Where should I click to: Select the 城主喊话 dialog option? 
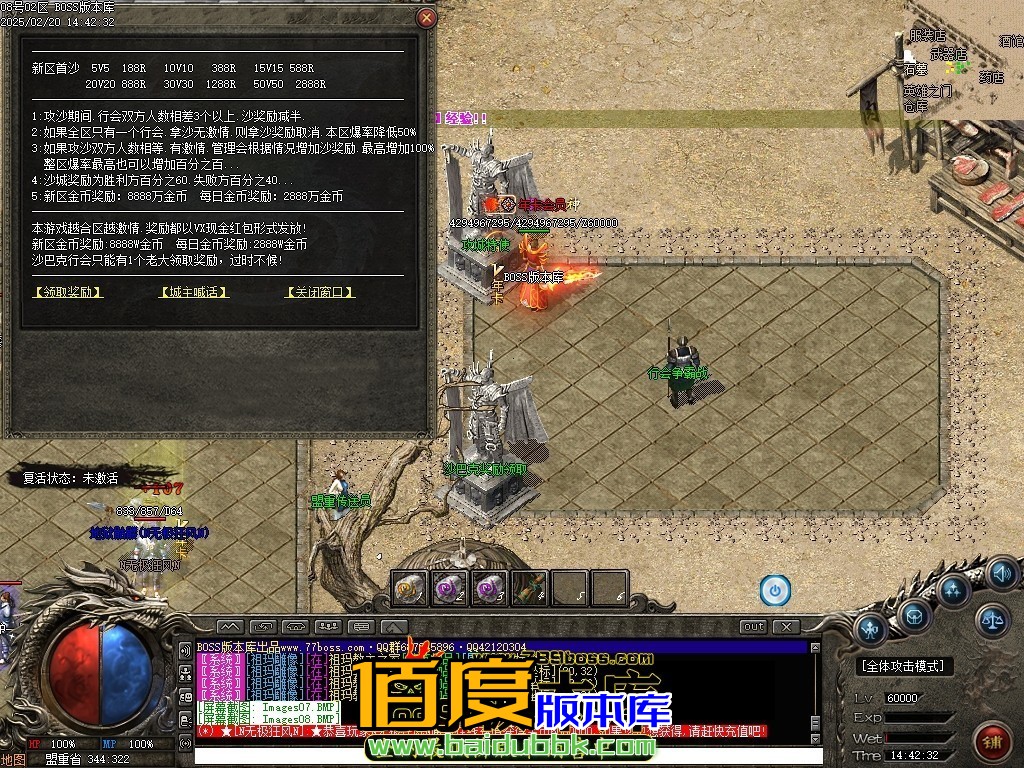pyautogui.click(x=194, y=292)
